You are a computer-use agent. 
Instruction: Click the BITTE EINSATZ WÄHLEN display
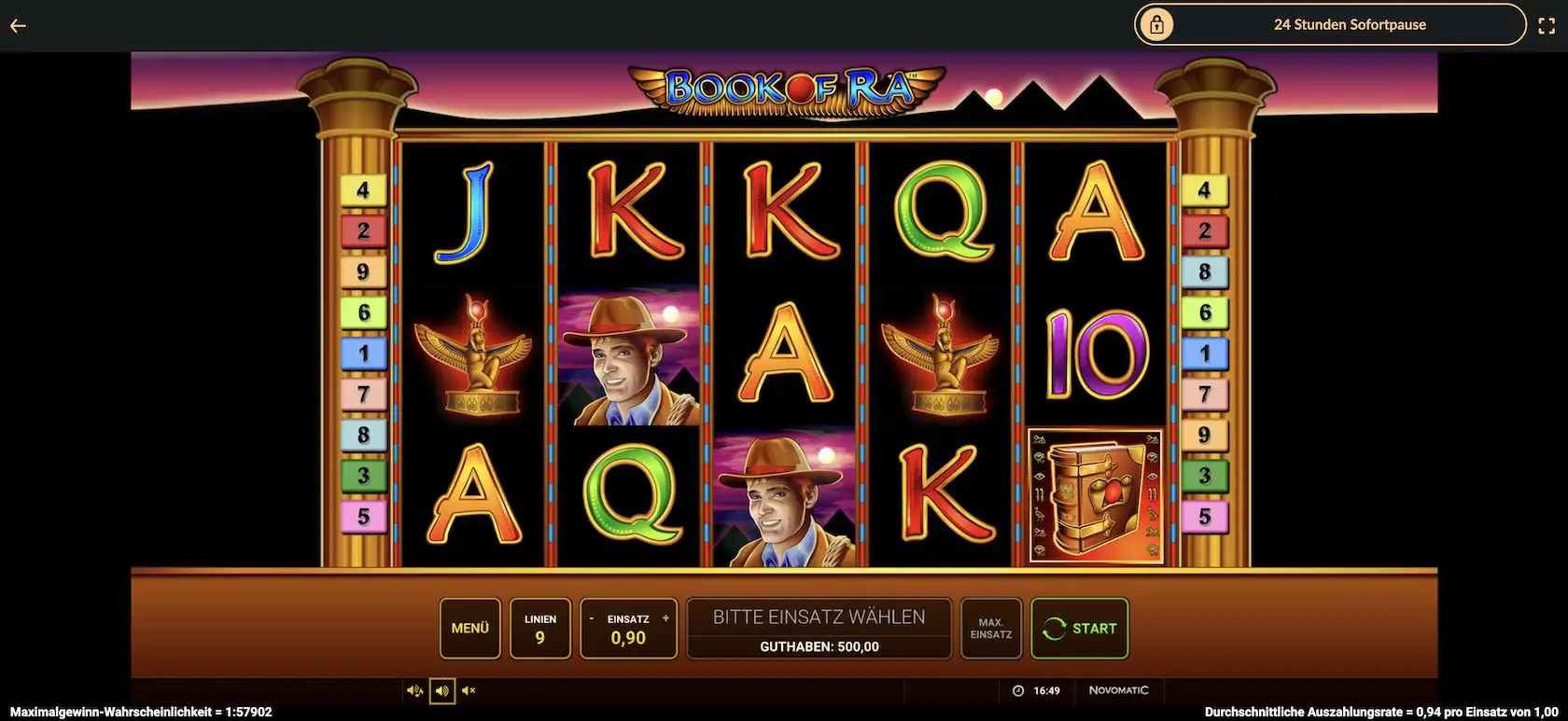[819, 616]
